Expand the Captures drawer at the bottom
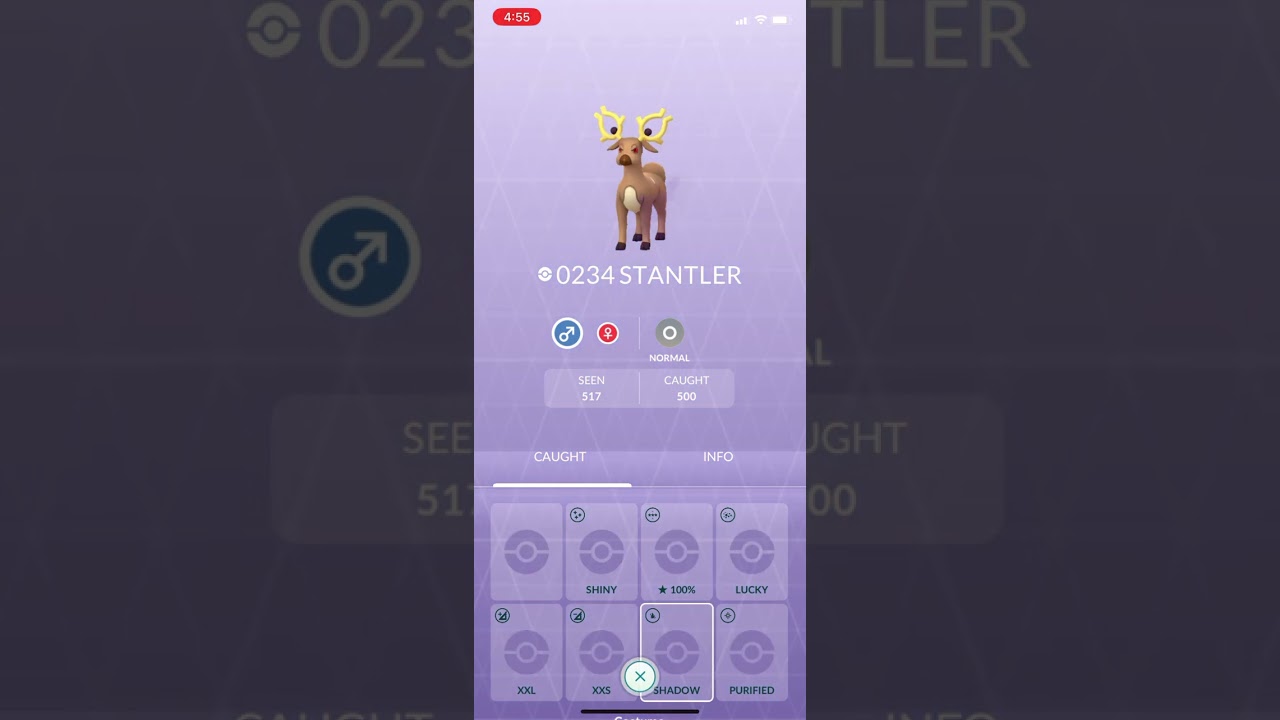Viewport: 1280px width, 720px height. [x=639, y=714]
